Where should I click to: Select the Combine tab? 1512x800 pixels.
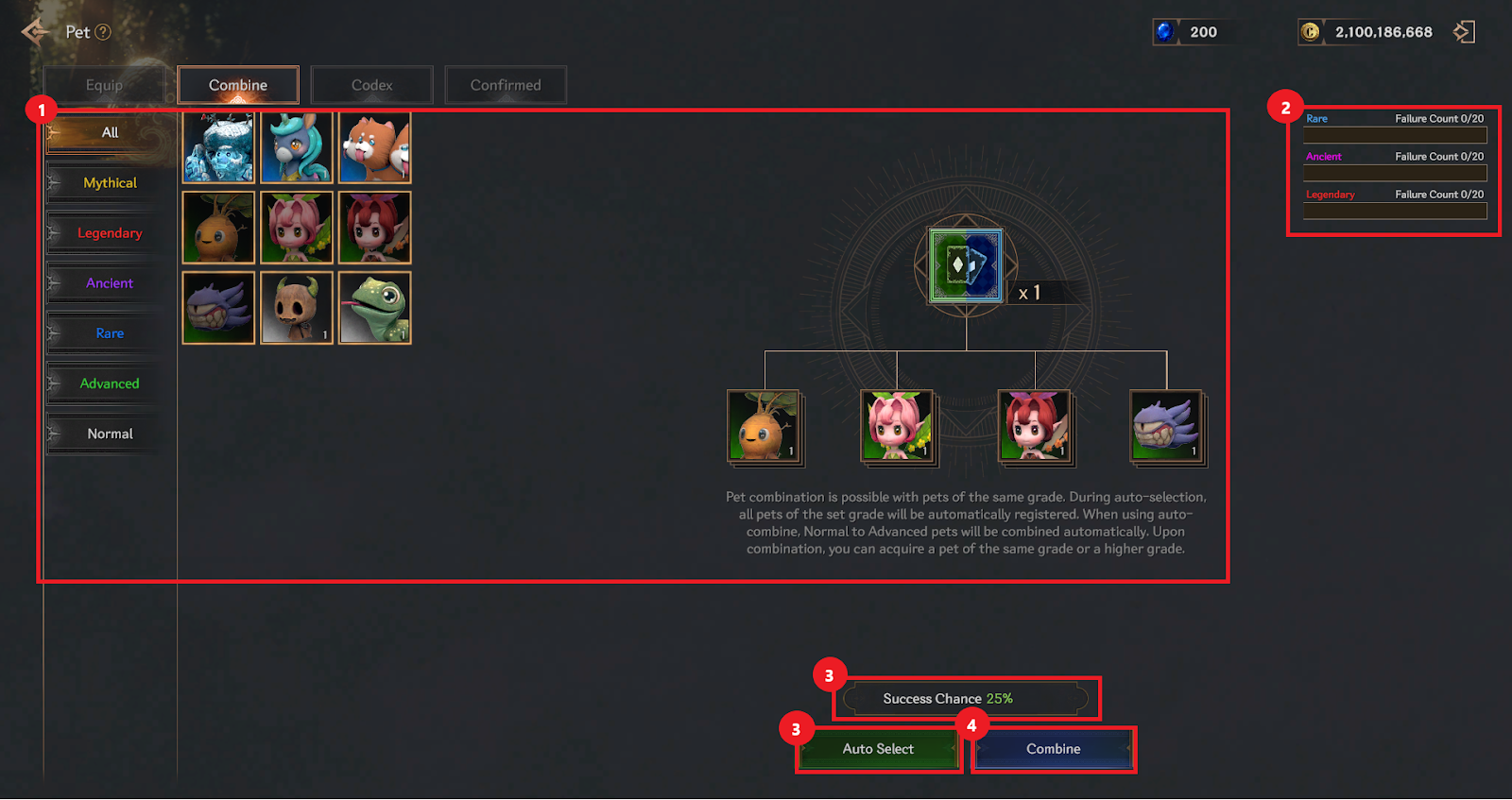coord(238,85)
